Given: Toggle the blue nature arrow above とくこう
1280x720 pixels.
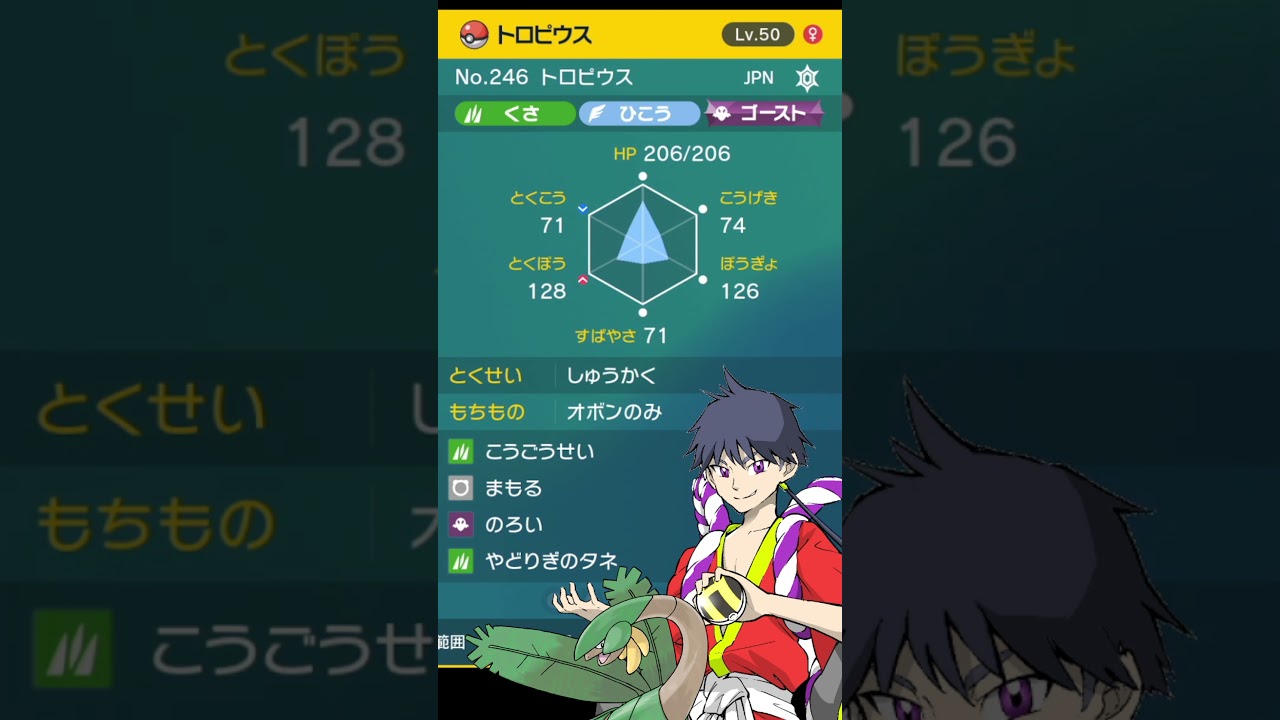Looking at the screenshot, I should pos(580,209).
